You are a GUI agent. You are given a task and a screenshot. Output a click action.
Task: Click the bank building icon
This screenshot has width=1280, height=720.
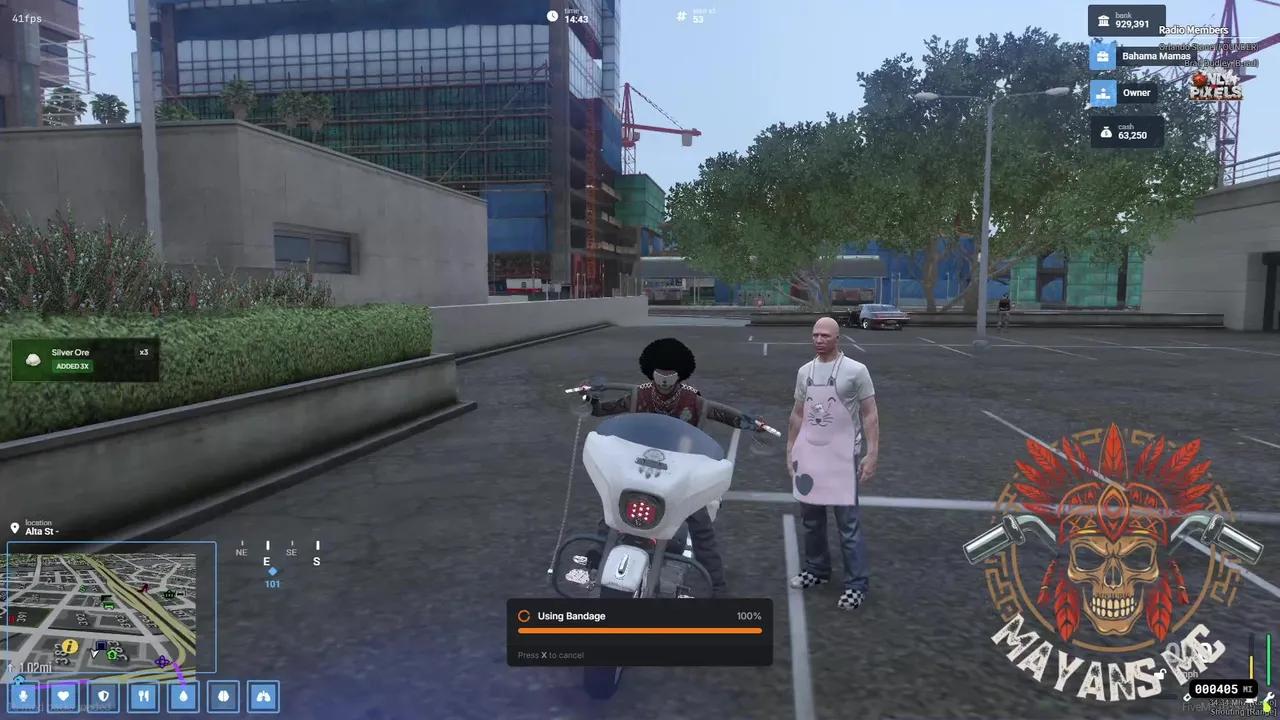click(1103, 21)
